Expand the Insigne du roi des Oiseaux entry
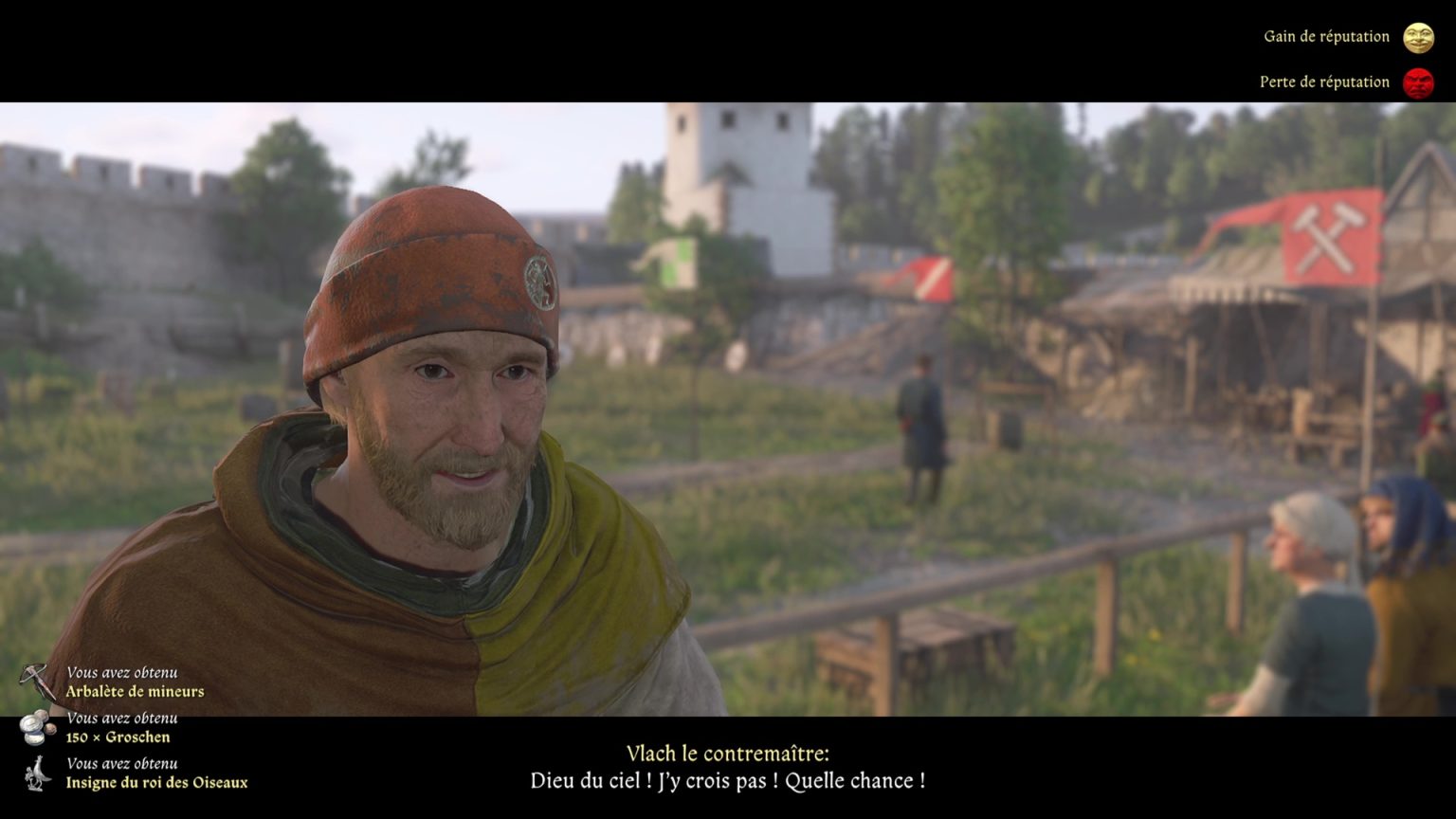Screen dimensions: 1456x819 click(x=156, y=783)
